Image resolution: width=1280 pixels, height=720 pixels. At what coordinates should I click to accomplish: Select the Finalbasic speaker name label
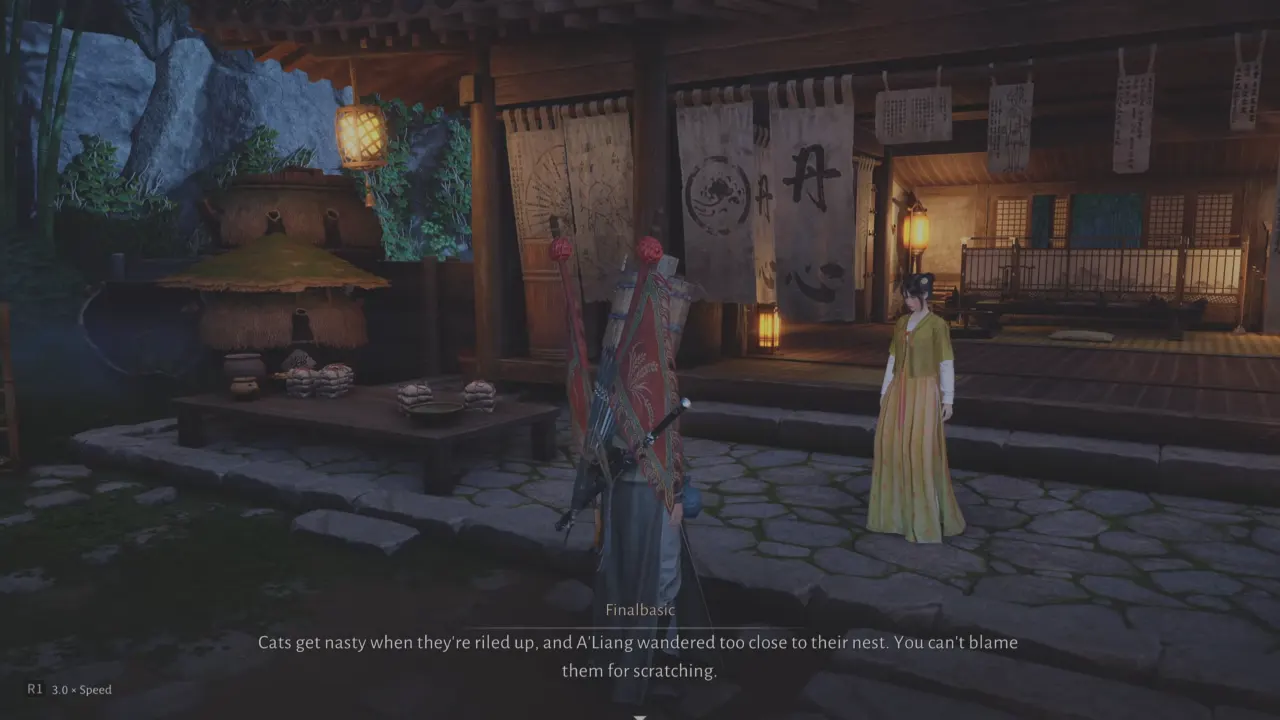click(639, 609)
